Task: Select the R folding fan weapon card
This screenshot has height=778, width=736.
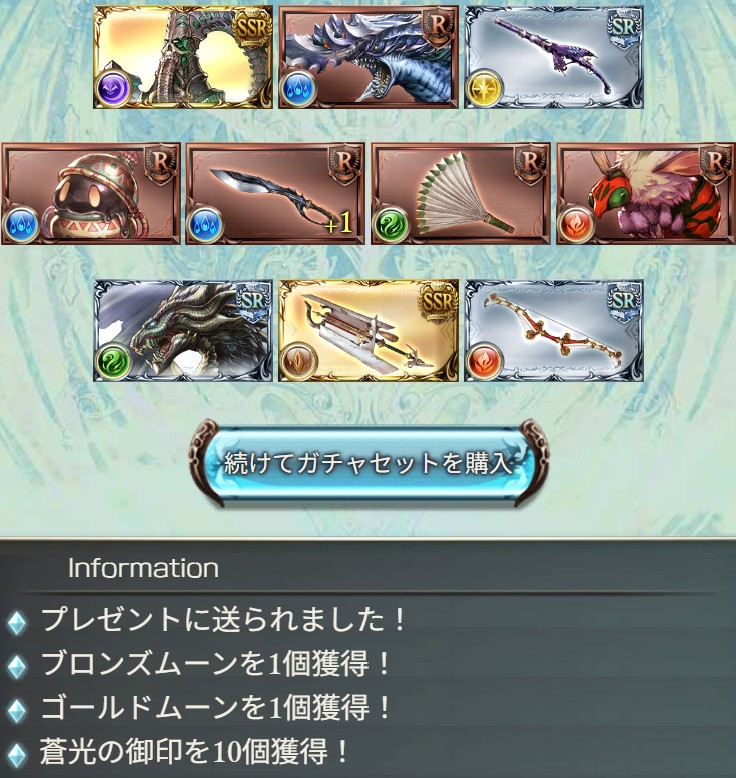Action: pos(460,194)
